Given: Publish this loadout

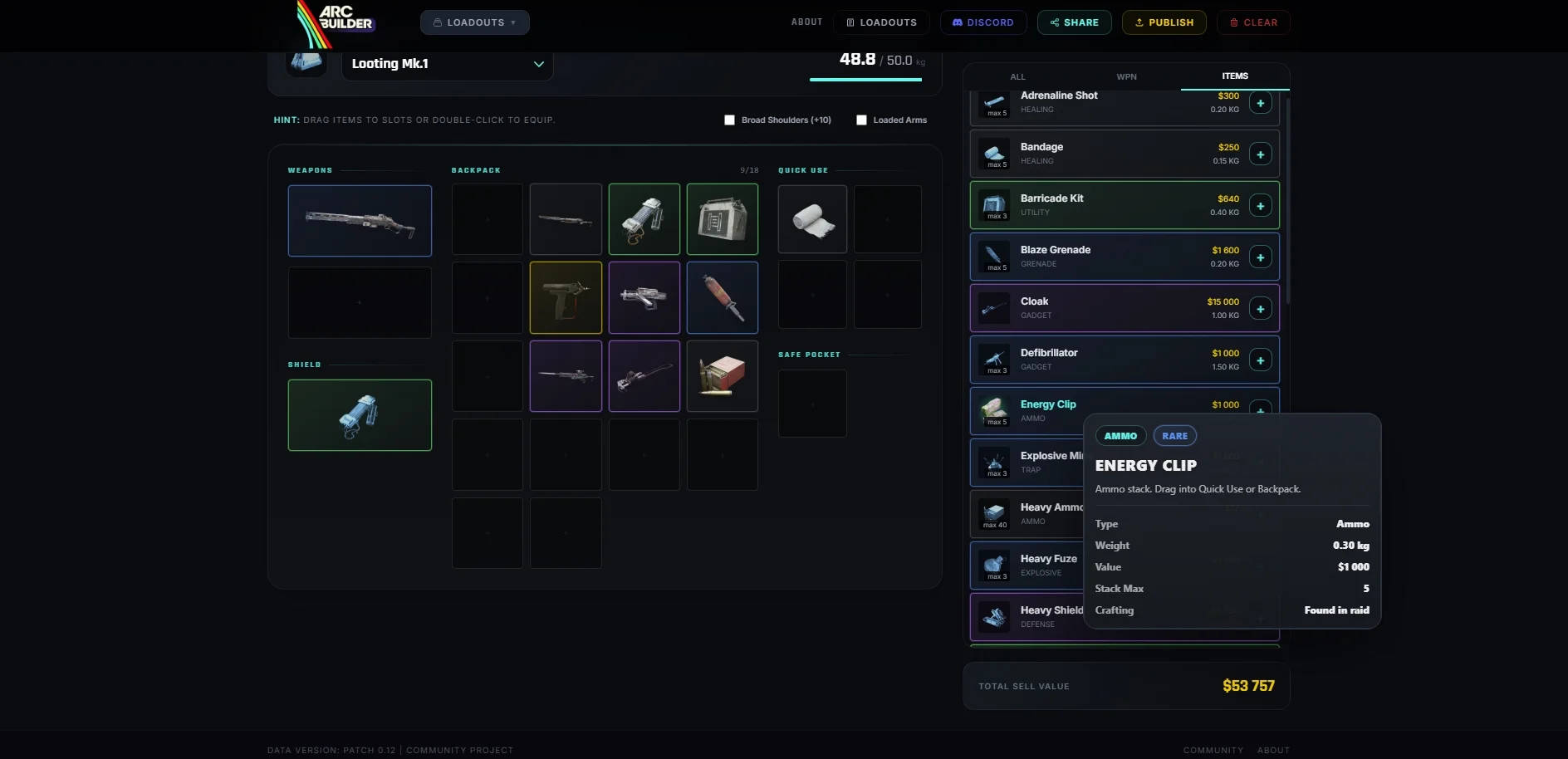Looking at the screenshot, I should [x=1164, y=22].
